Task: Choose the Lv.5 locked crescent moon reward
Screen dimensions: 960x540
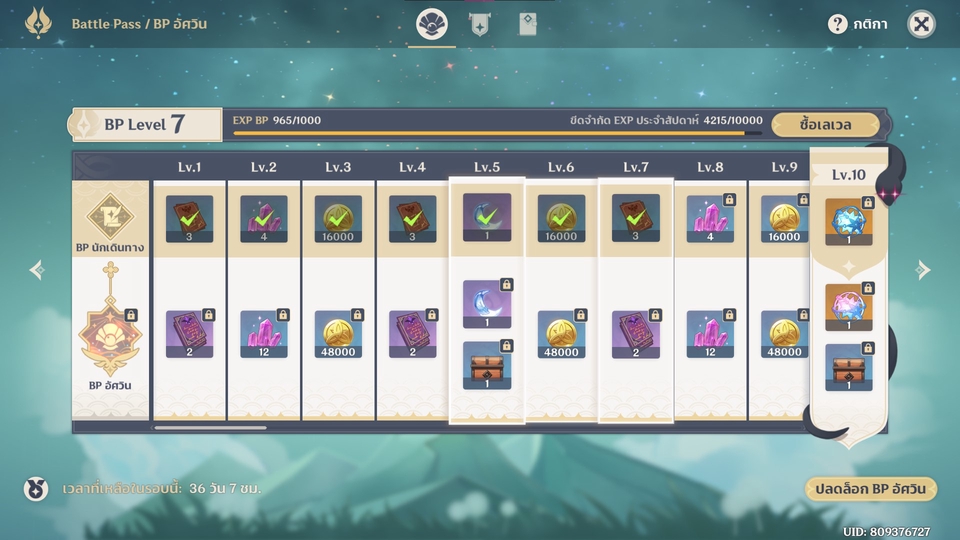Action: pyautogui.click(x=487, y=304)
